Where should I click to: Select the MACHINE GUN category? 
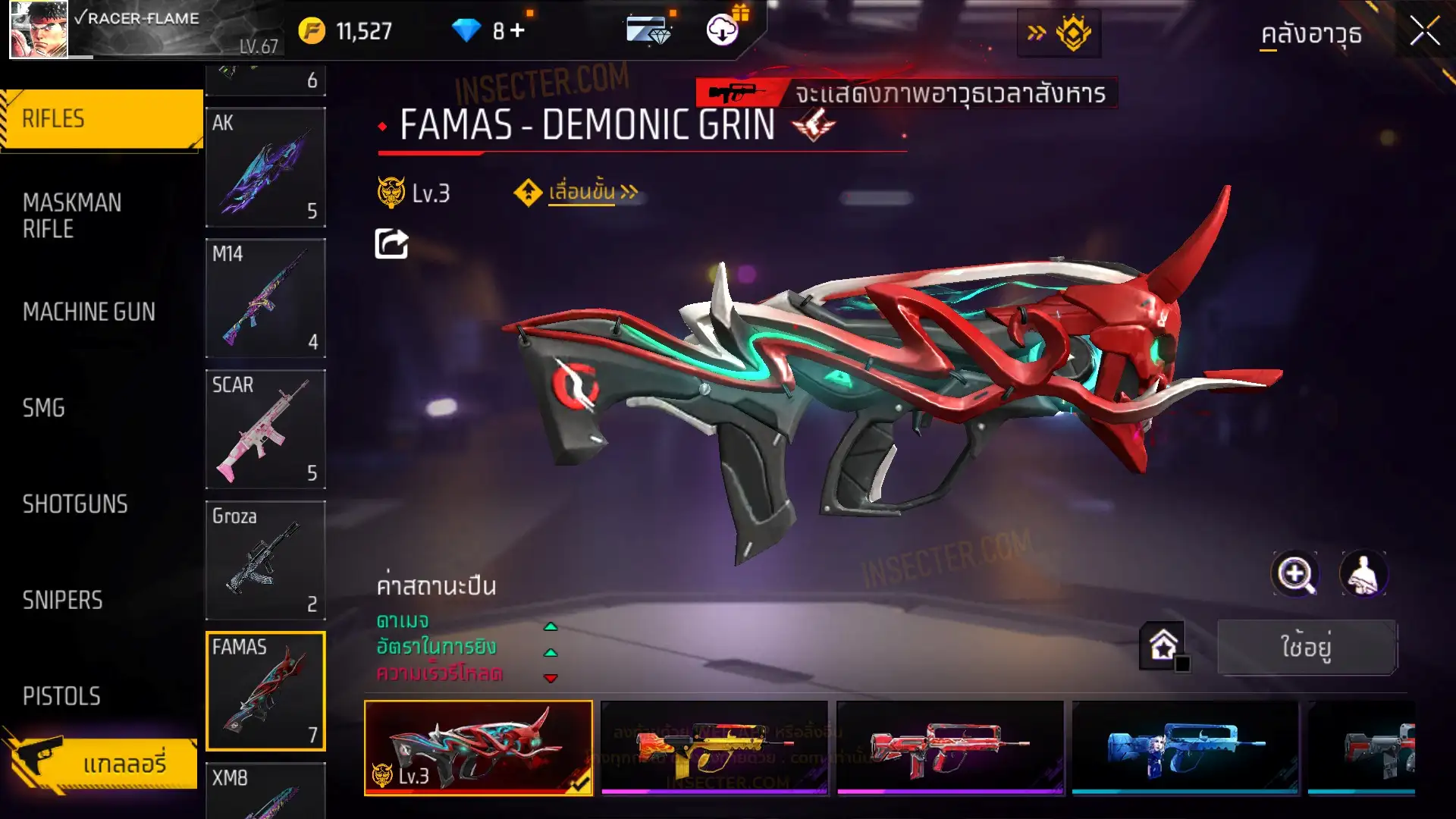tap(89, 312)
